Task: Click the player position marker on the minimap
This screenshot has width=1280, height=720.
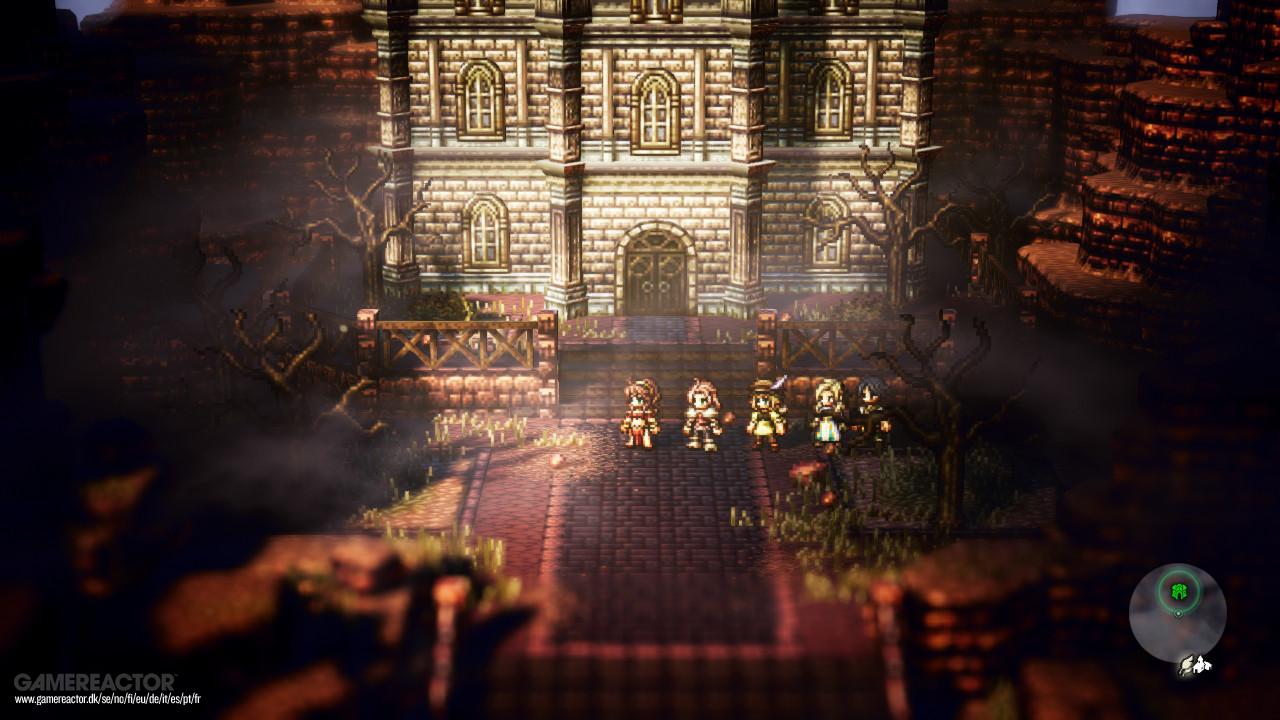Action: [1178, 613]
